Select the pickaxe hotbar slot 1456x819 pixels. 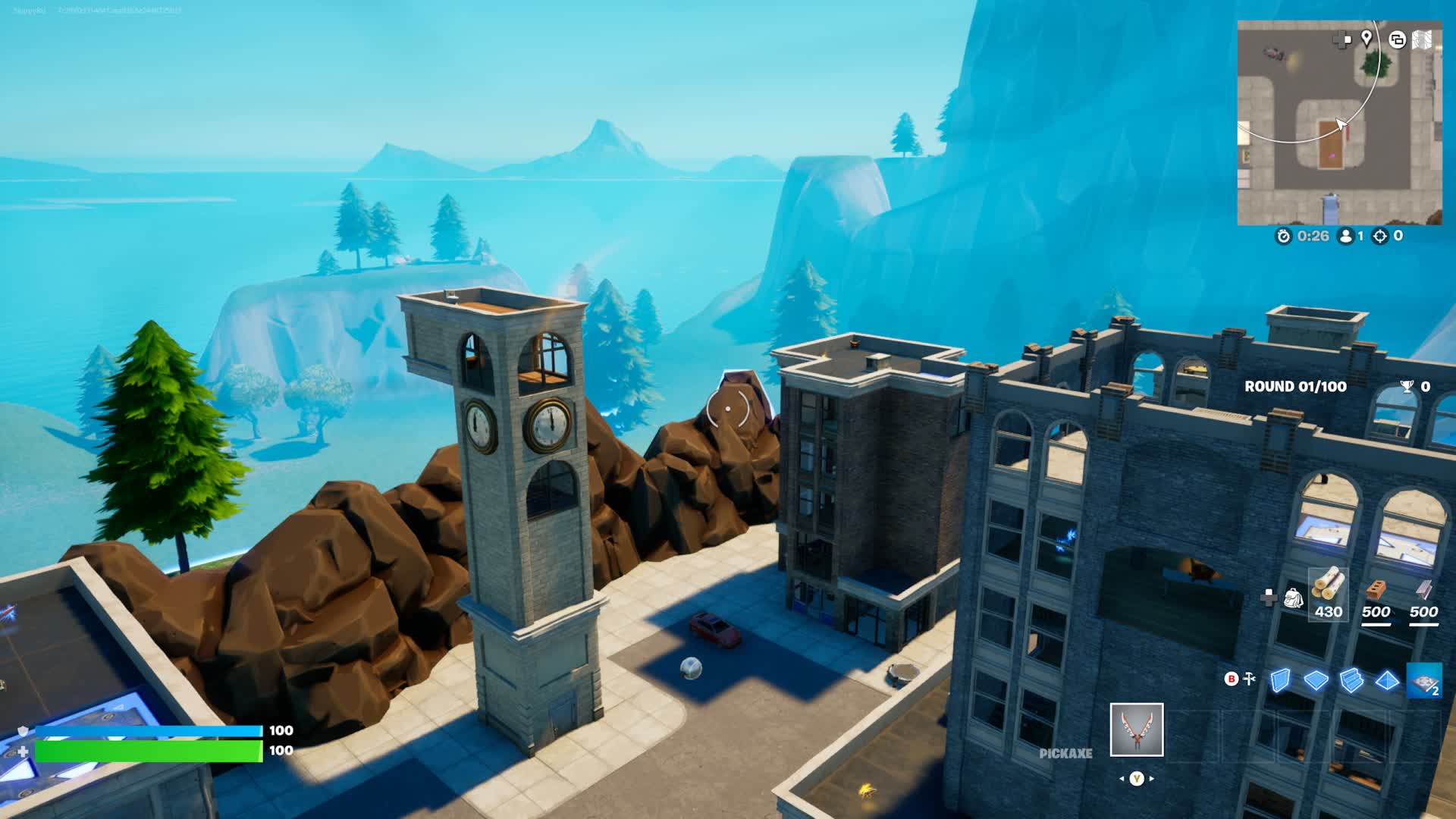tap(1136, 730)
